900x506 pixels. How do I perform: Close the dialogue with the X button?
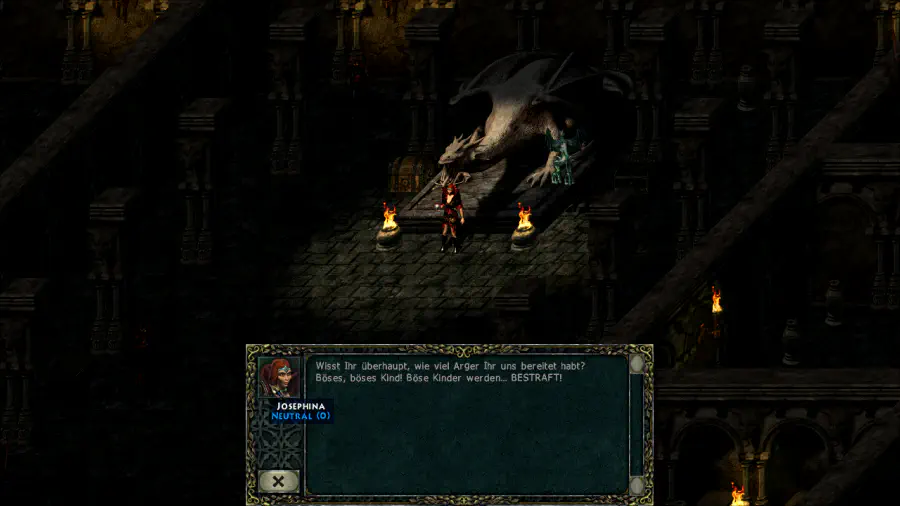[278, 481]
